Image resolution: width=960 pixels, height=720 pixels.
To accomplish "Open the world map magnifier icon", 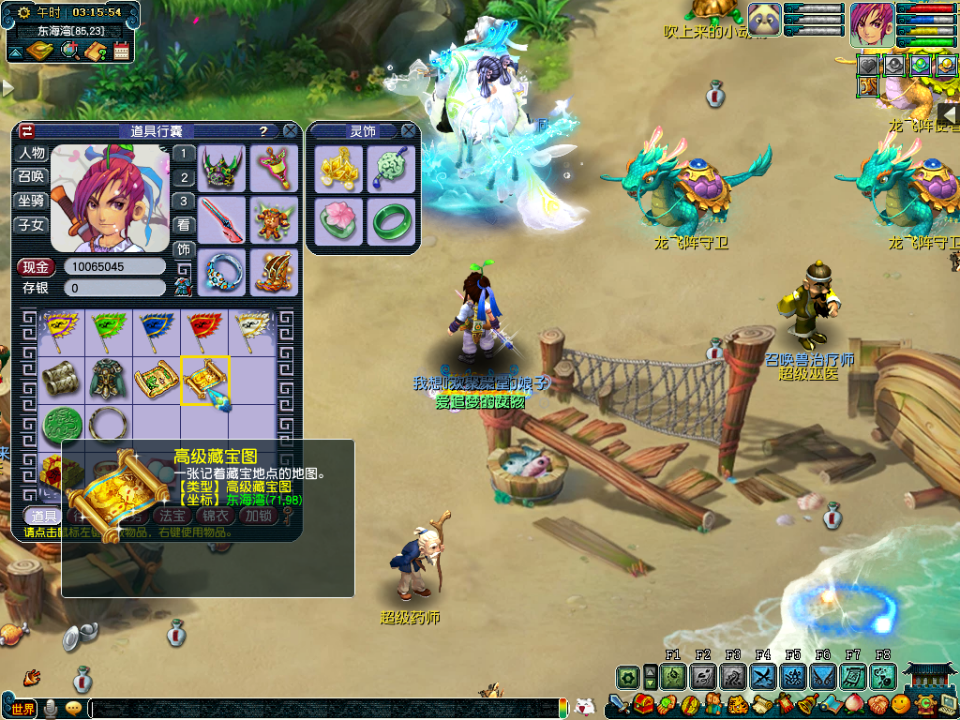I will (70, 51).
